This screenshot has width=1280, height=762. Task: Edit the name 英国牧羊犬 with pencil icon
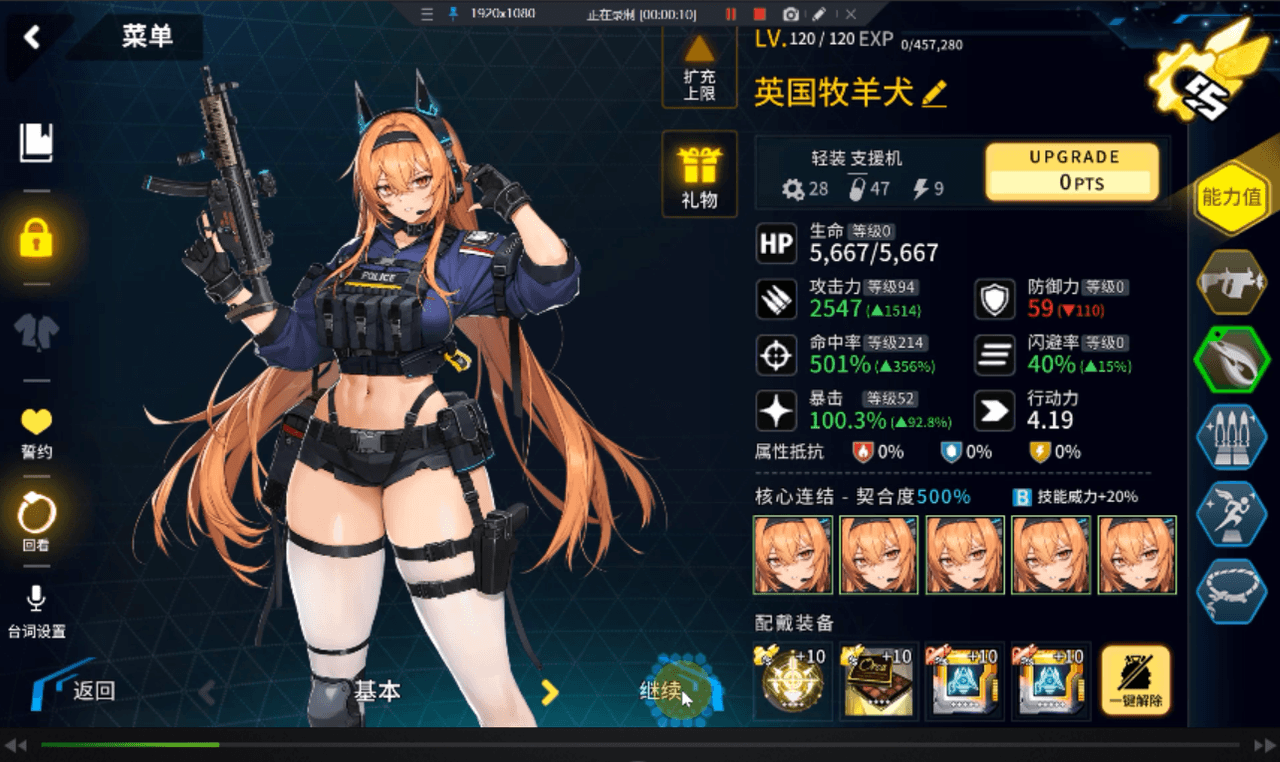[934, 94]
